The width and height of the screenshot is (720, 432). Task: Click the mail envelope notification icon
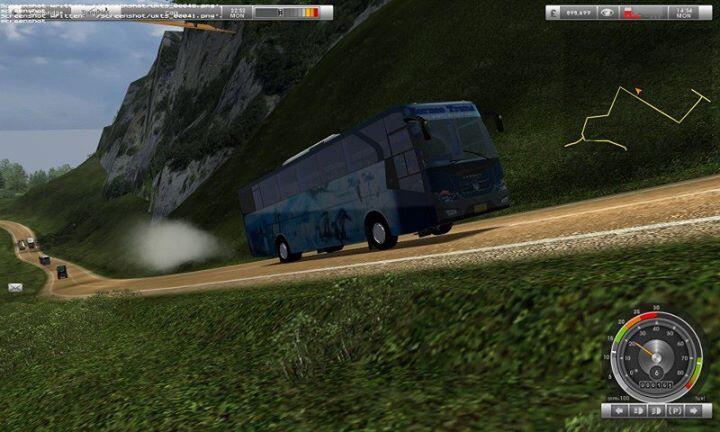click(x=15, y=288)
